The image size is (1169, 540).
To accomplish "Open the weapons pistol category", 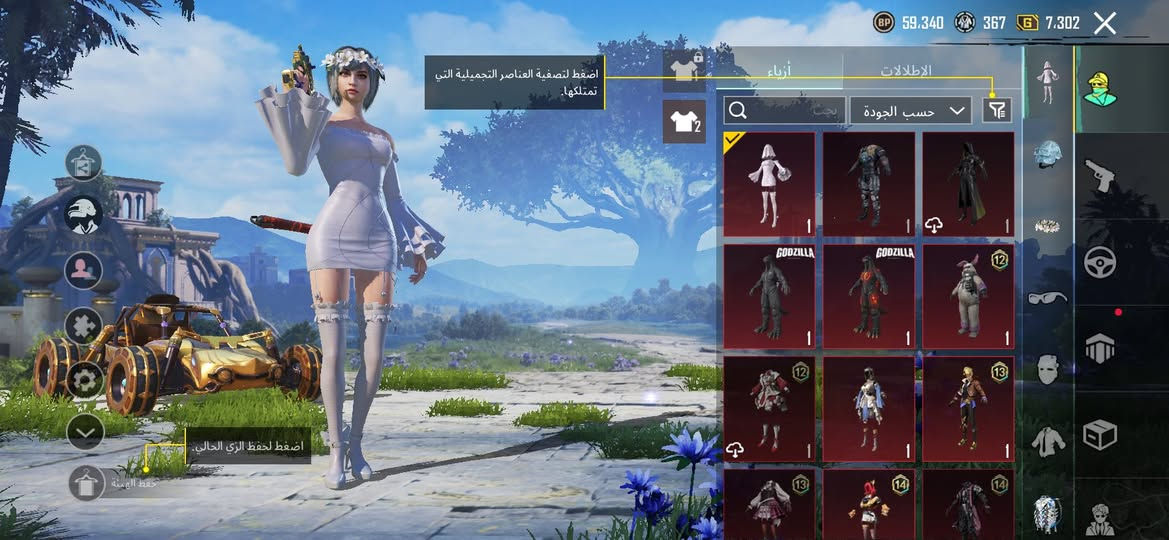I will 1100,176.
